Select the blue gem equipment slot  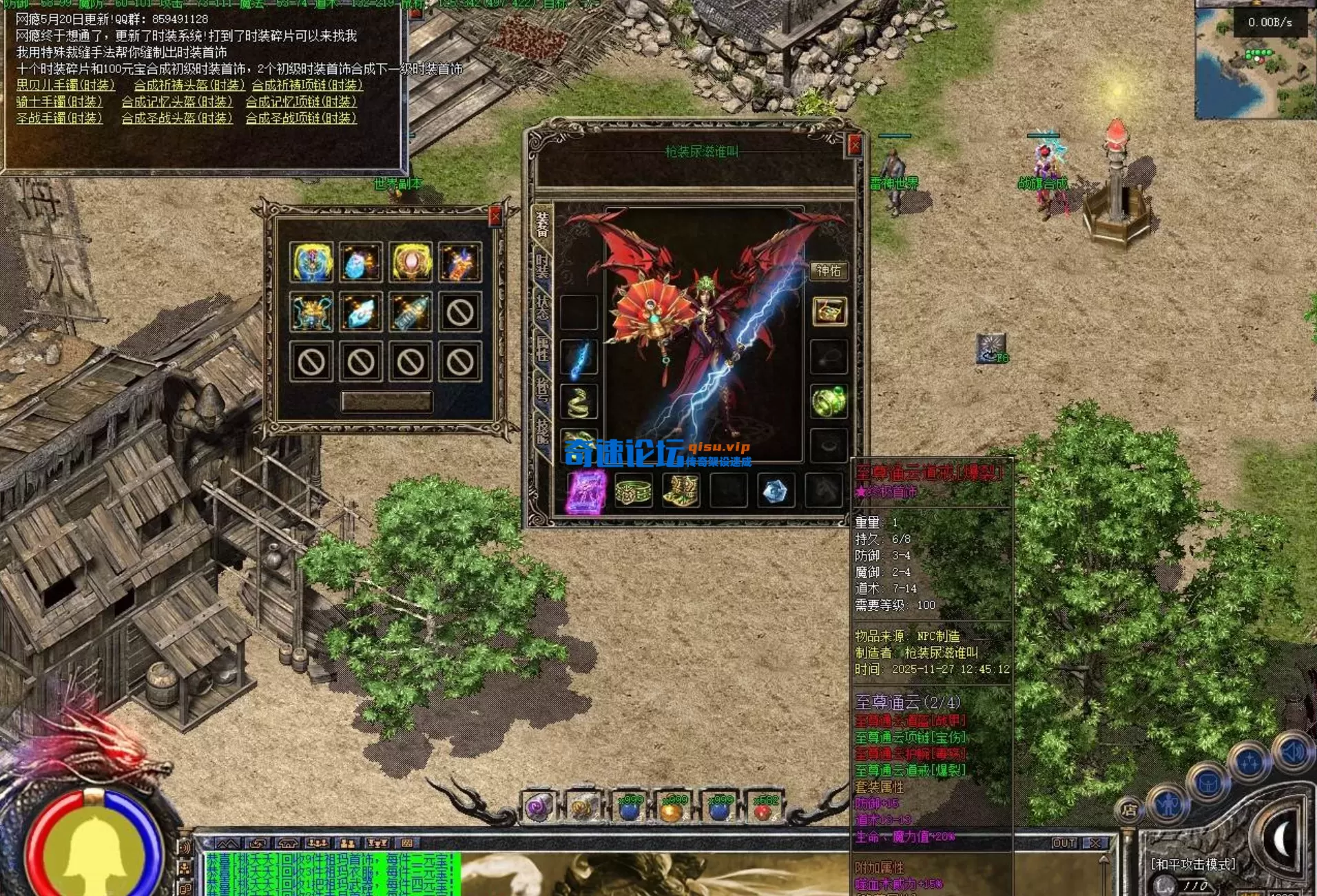click(x=775, y=491)
